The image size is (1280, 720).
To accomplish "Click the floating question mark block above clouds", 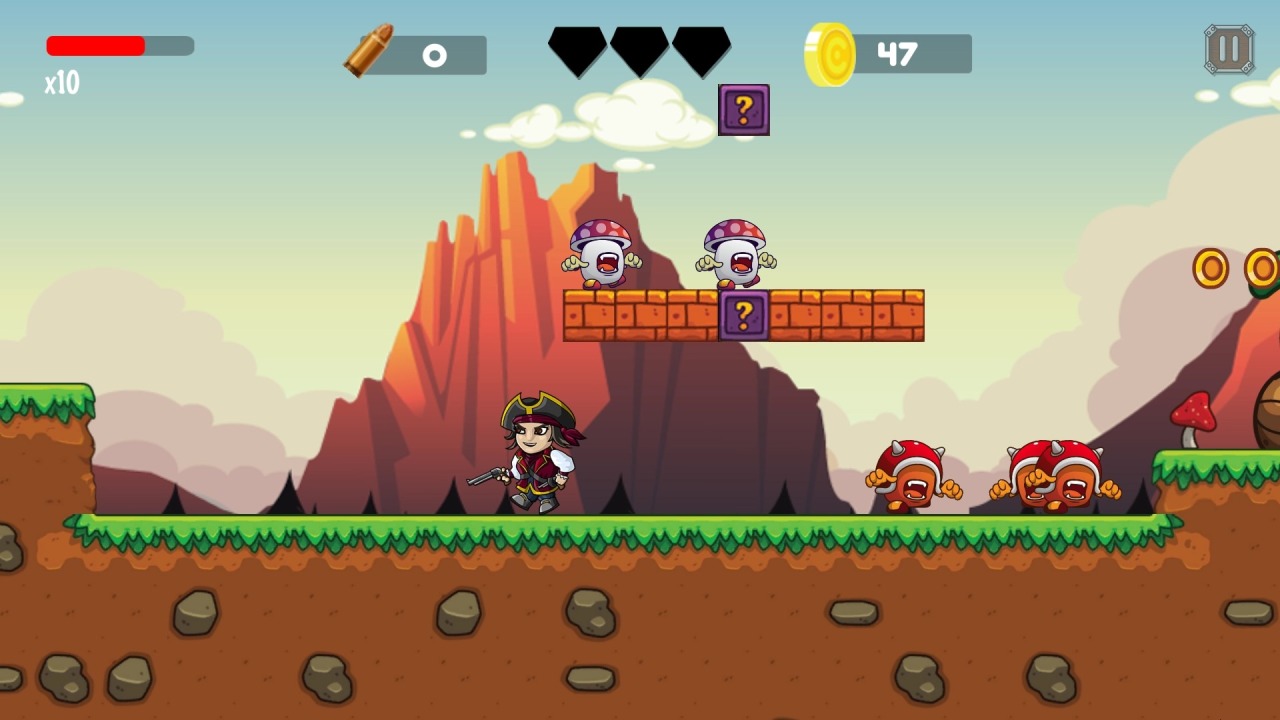I will (x=744, y=110).
